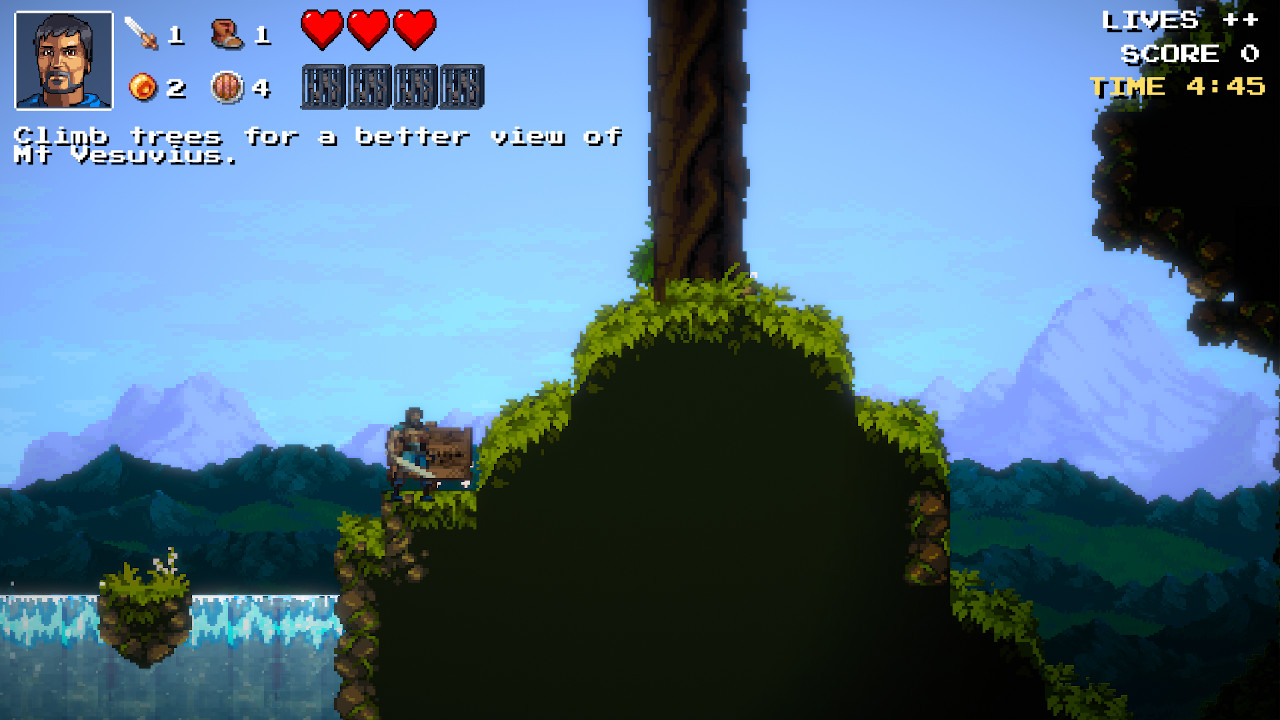Click the LIVES ++ counter

point(1180,20)
